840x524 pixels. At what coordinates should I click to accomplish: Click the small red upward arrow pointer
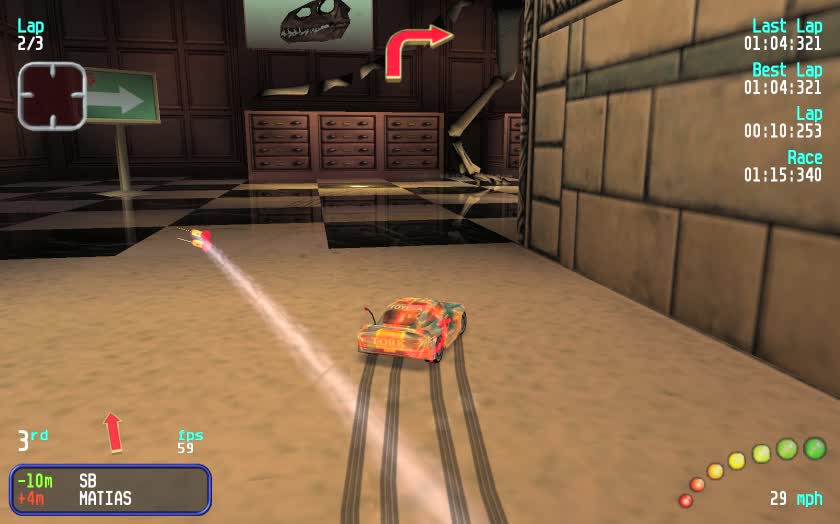113,432
